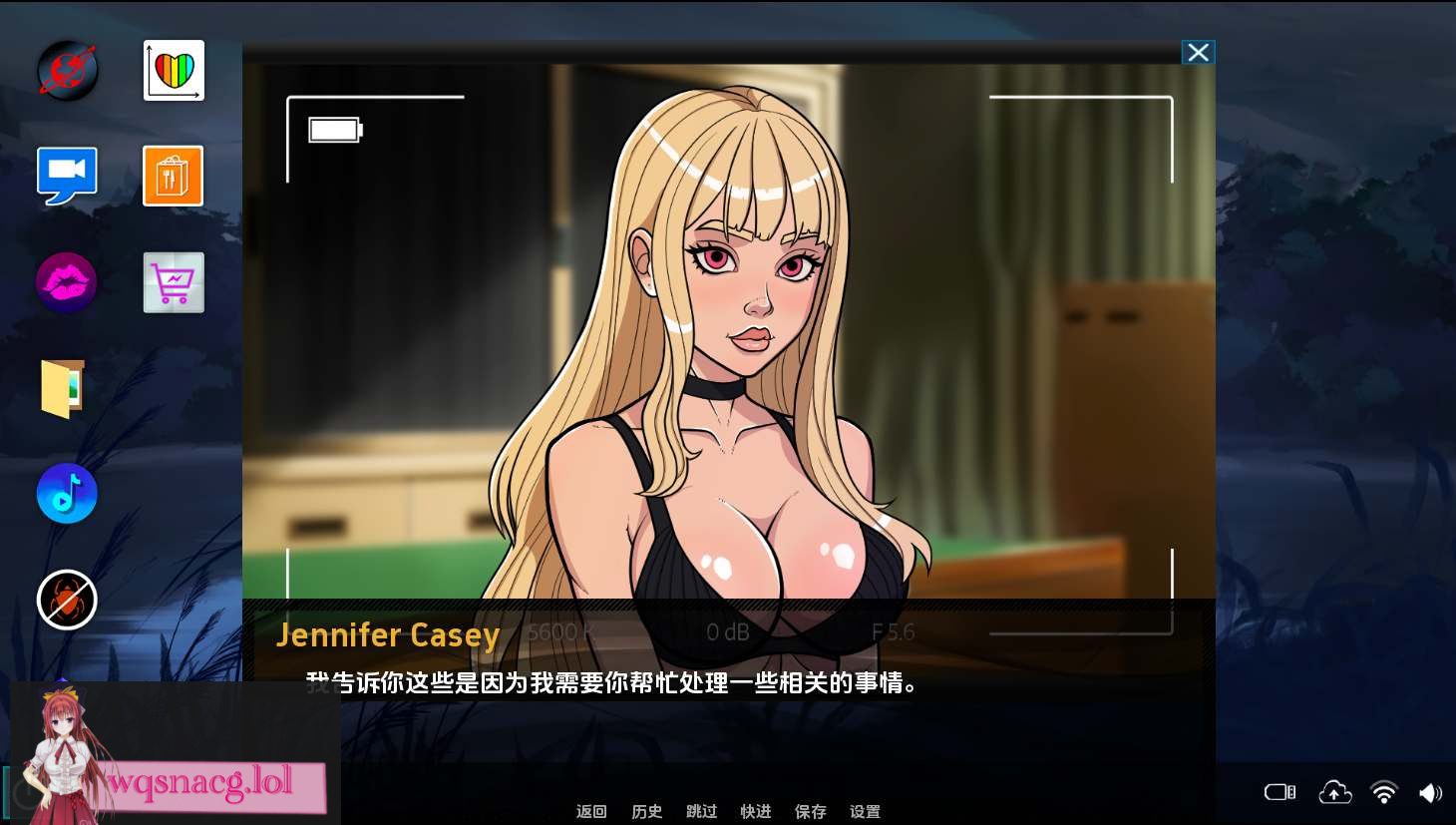Click the cloud upload status icon

(x=1334, y=792)
